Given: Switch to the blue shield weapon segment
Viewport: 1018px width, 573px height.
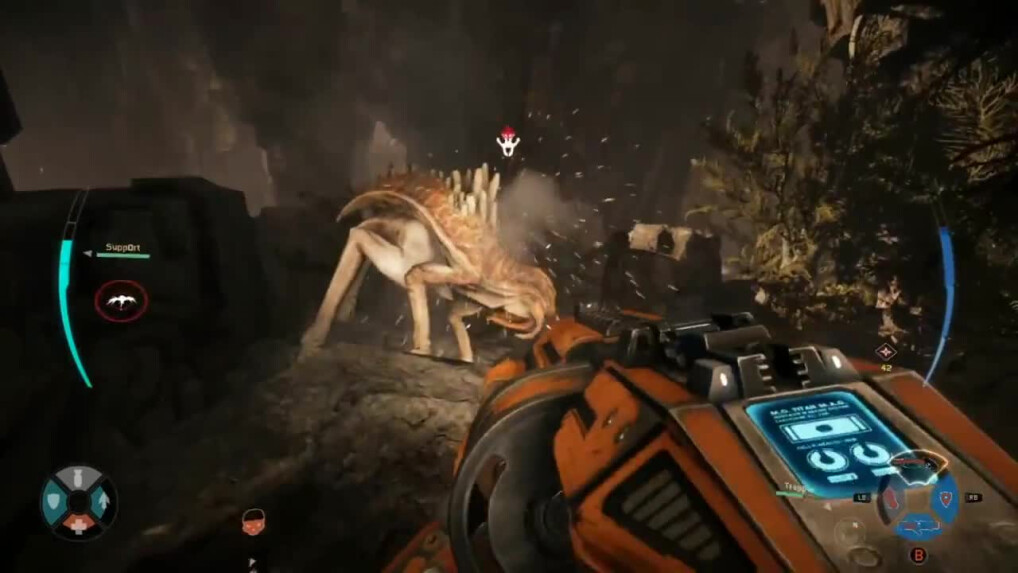Looking at the screenshot, I should (x=946, y=497).
